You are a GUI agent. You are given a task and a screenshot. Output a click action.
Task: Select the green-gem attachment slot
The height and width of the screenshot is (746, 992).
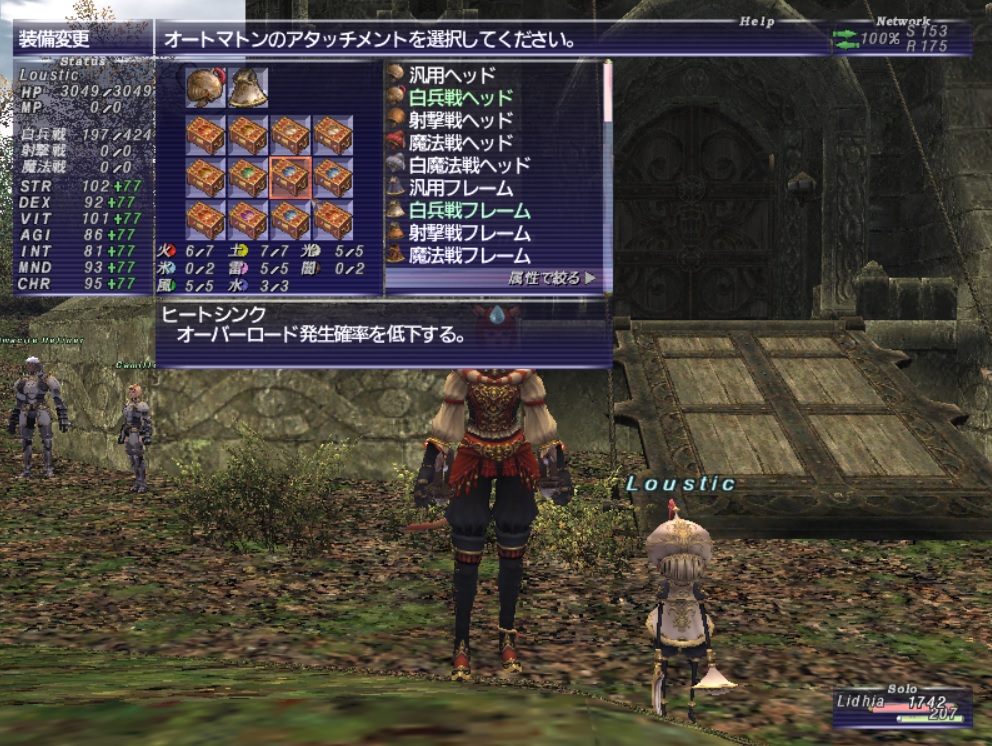pyautogui.click(x=247, y=177)
